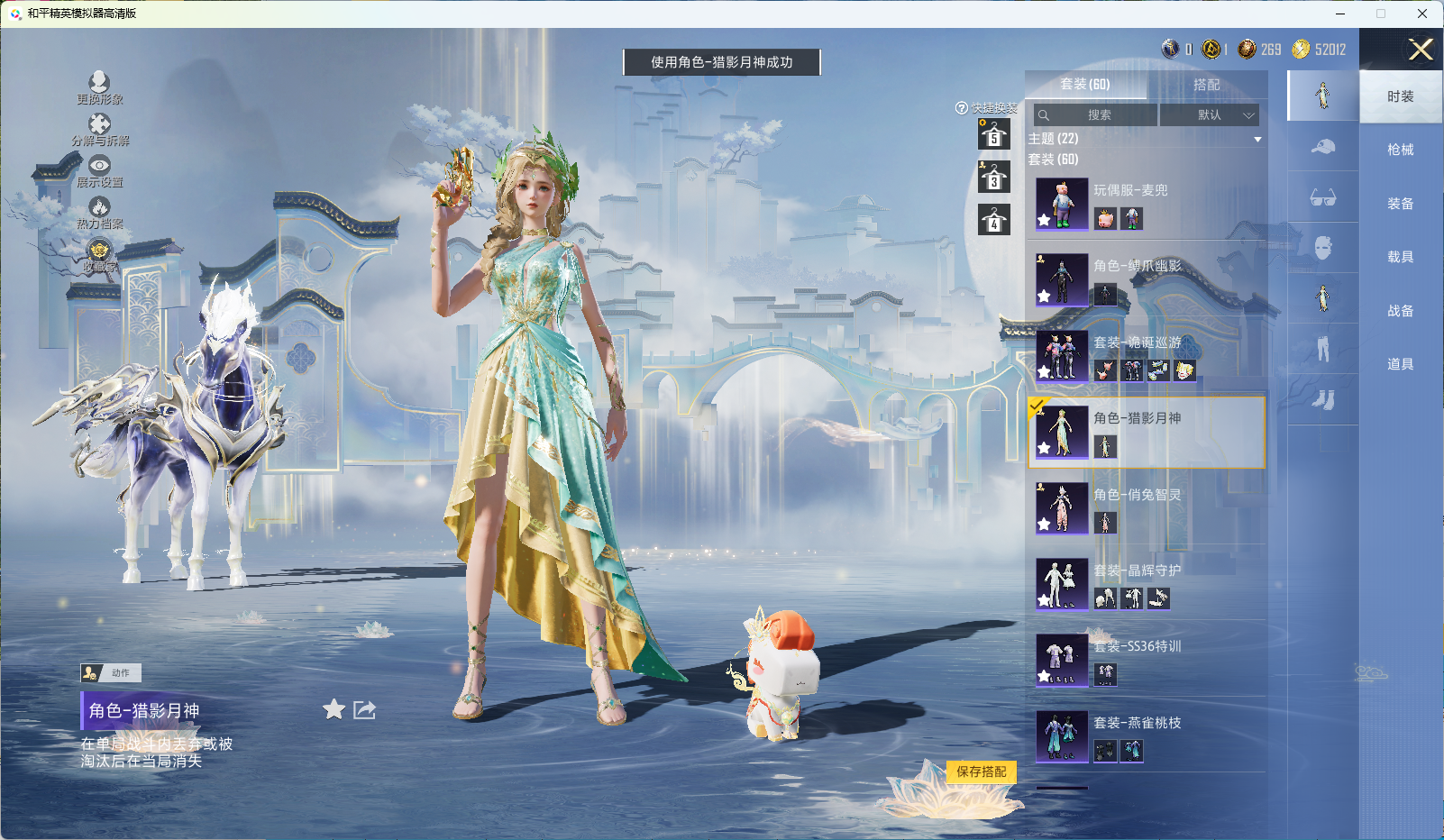Screen dimensions: 1444x840
Task: Minimize the emulator window
Action: [1340, 14]
